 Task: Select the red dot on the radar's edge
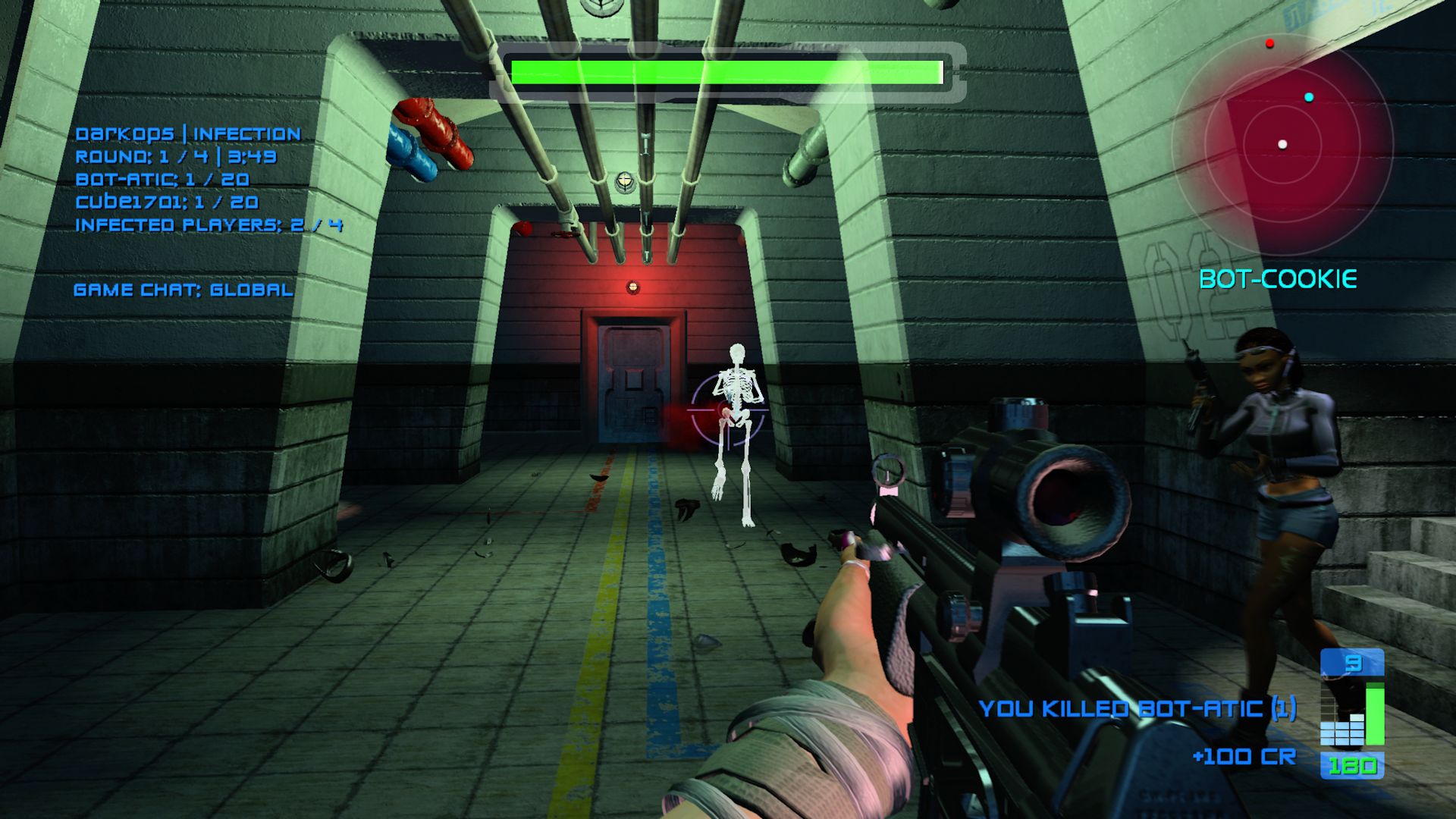pos(1270,43)
